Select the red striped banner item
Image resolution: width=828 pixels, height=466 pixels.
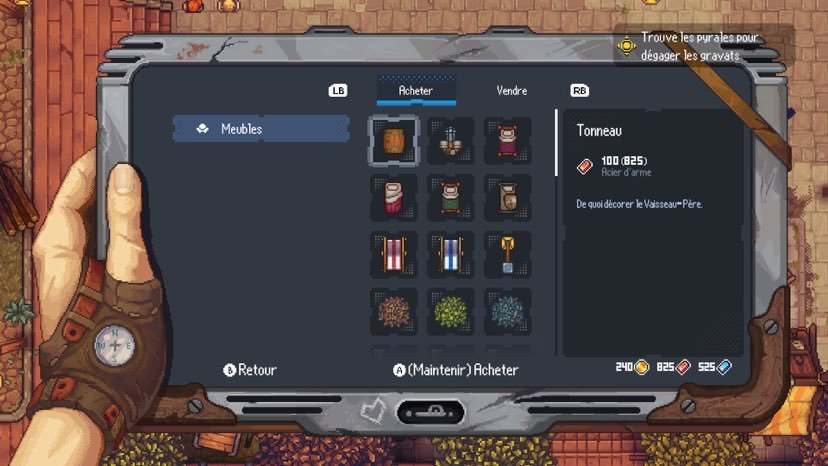click(393, 255)
